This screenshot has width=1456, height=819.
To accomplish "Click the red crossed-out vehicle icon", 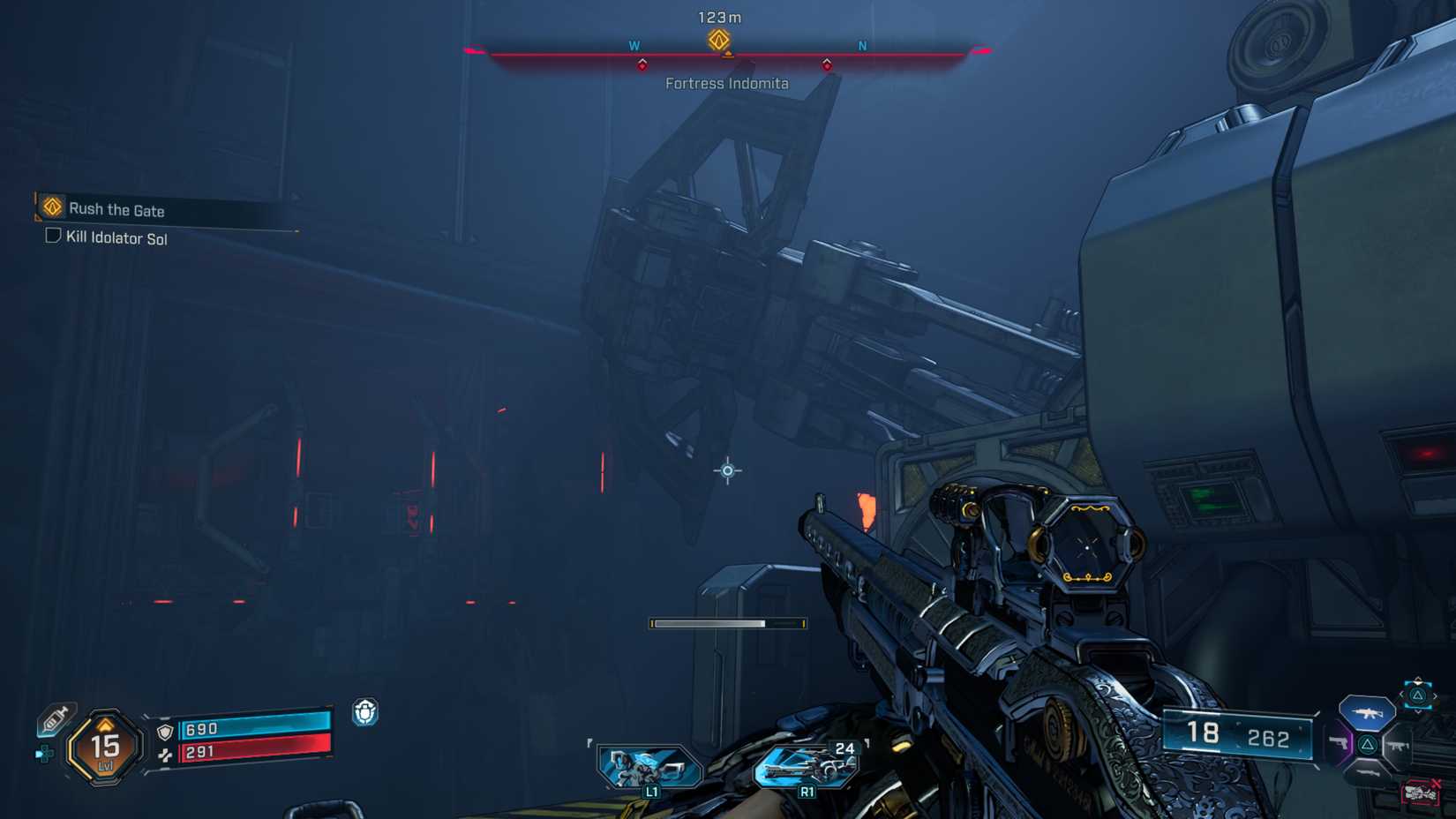I will pyautogui.click(x=1420, y=793).
